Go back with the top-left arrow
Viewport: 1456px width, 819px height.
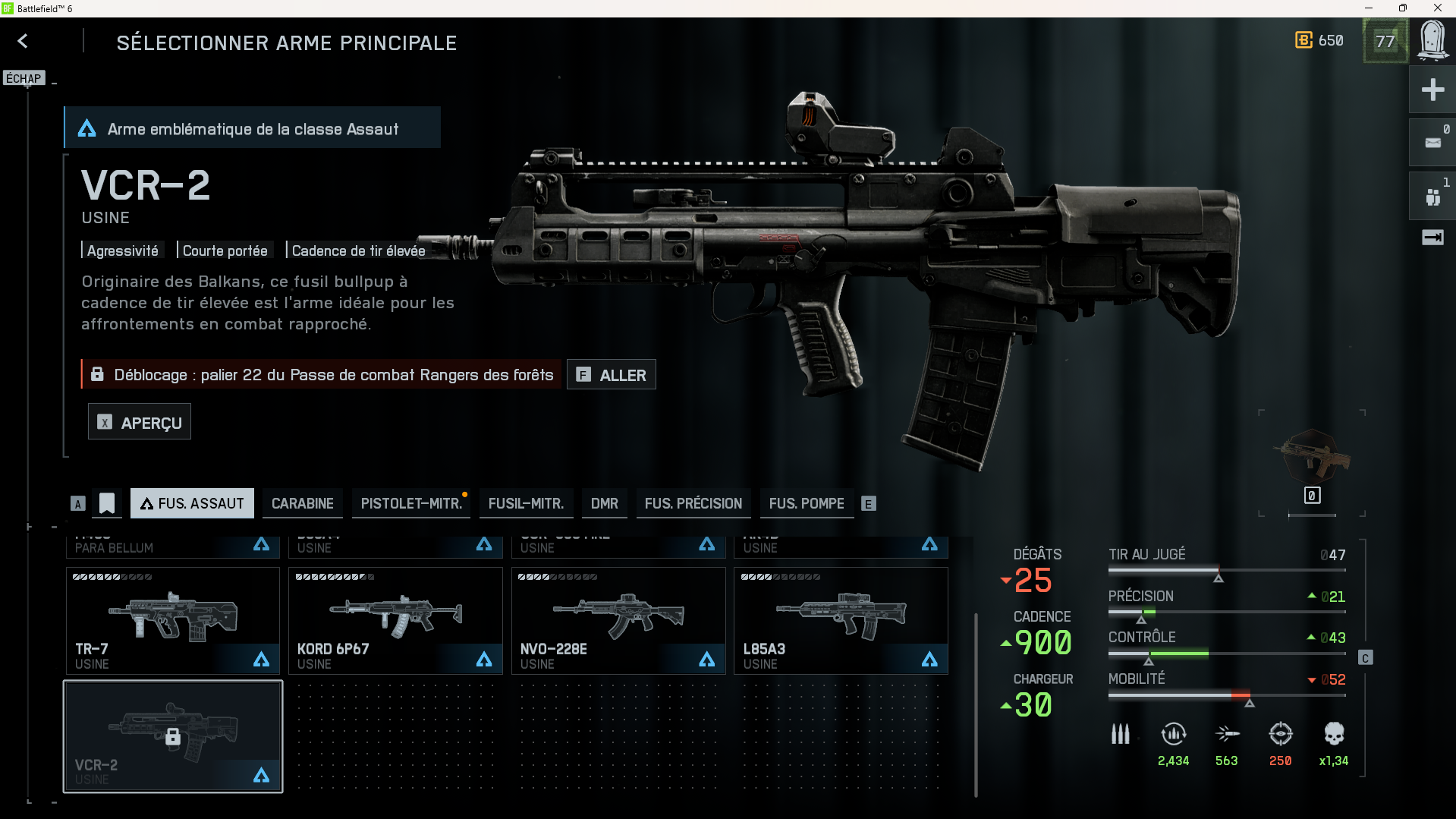click(23, 41)
